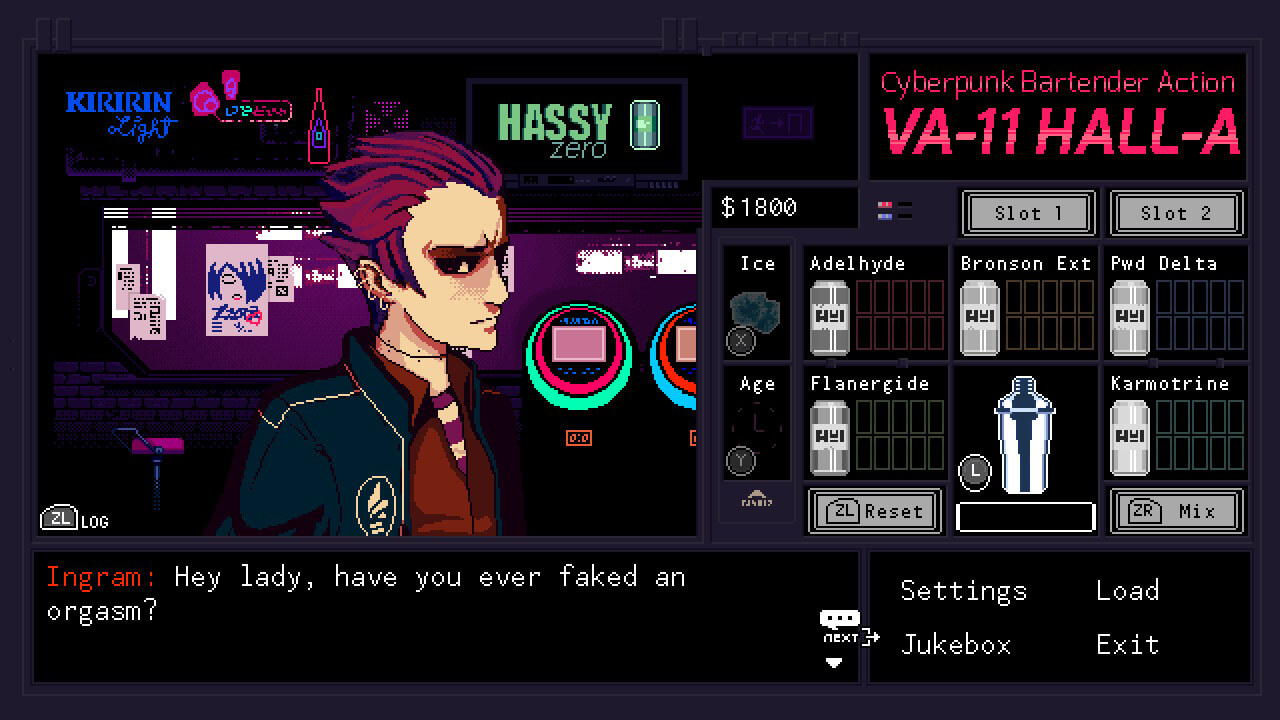1280x720 pixels.
Task: Add Flanergide from its can
Action: coord(829,437)
